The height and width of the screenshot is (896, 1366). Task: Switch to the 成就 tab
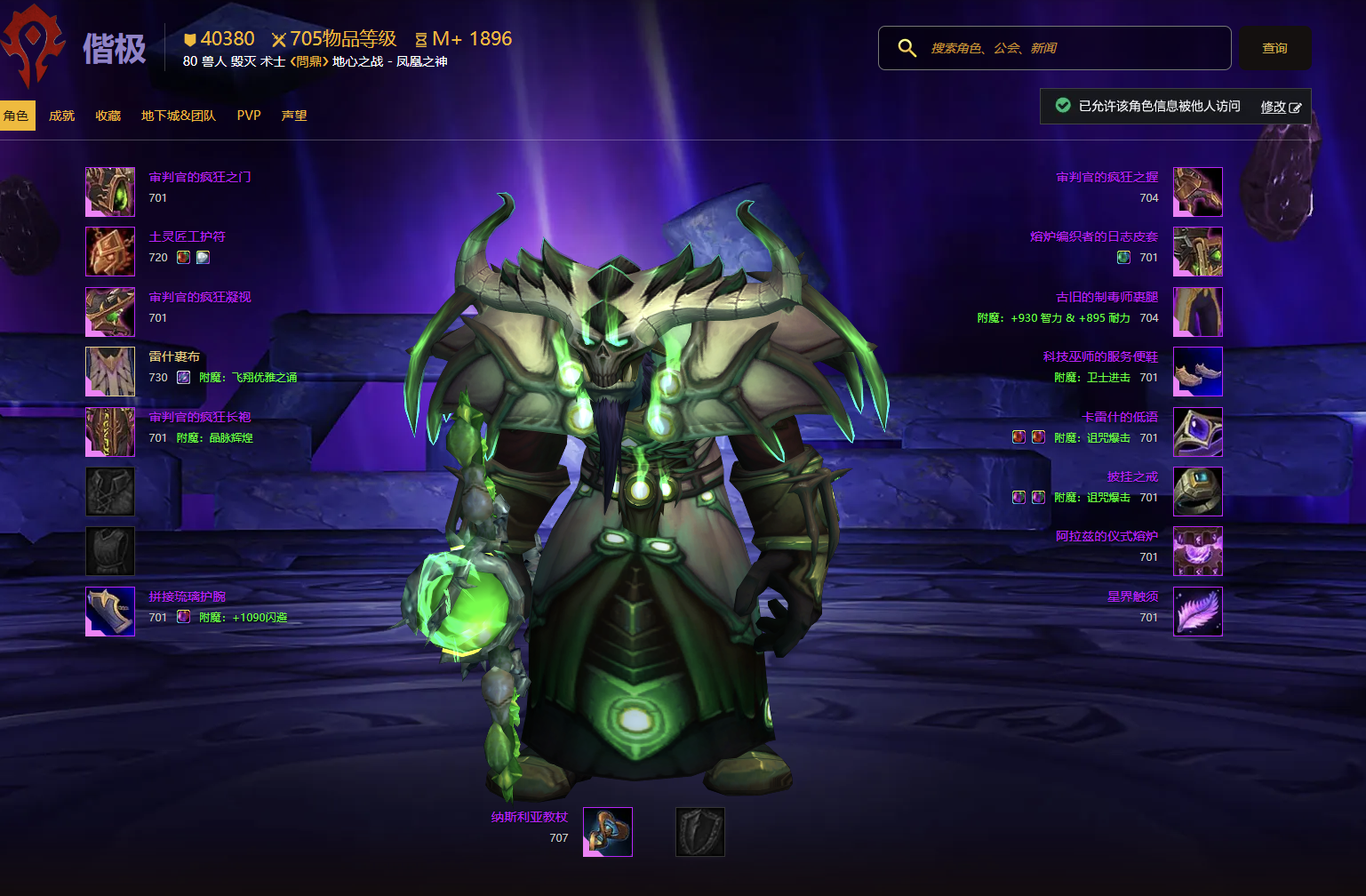pos(61,116)
